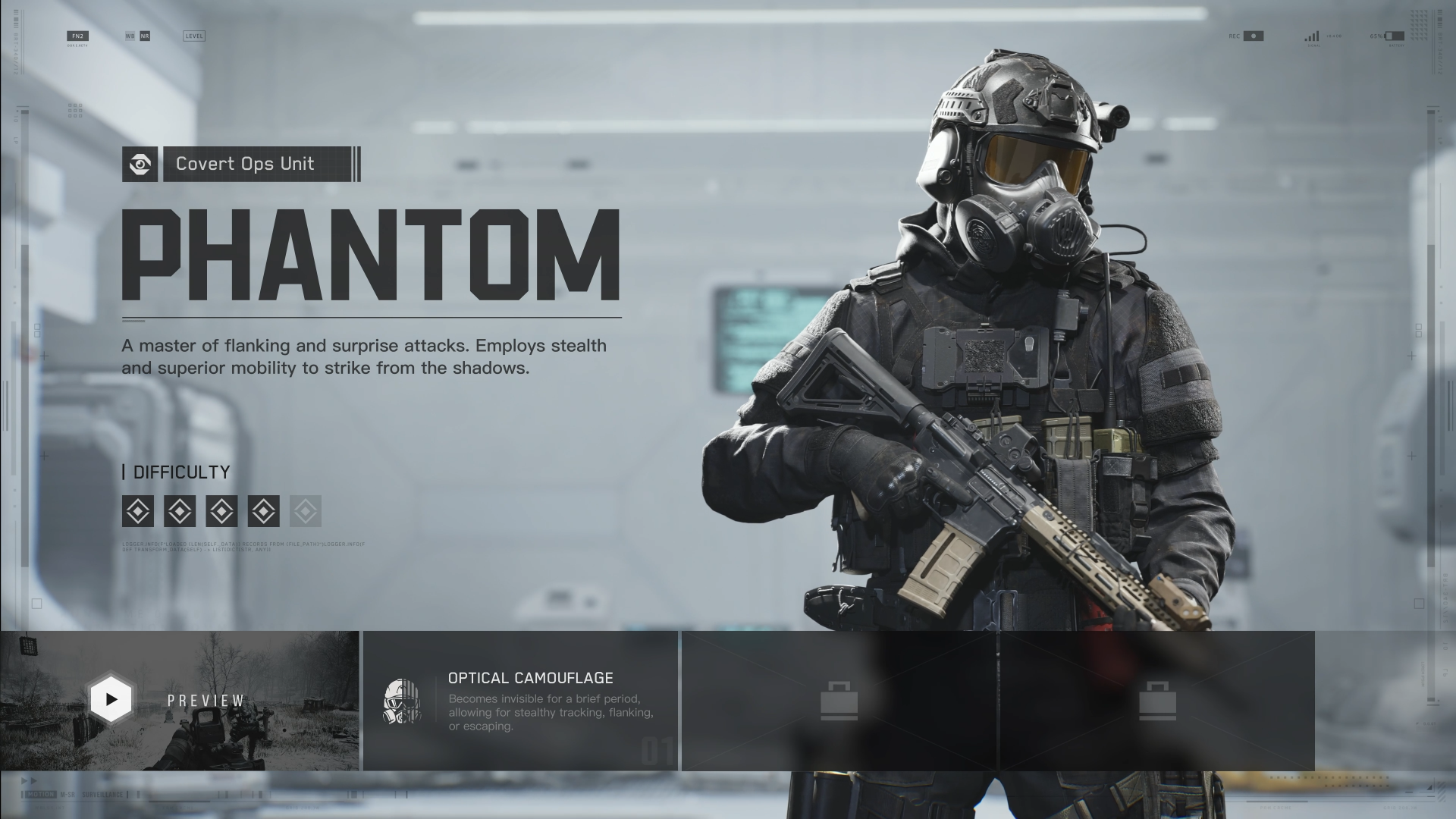Toggle the NR badge in the top bar
The width and height of the screenshot is (1456, 819).
(x=145, y=35)
